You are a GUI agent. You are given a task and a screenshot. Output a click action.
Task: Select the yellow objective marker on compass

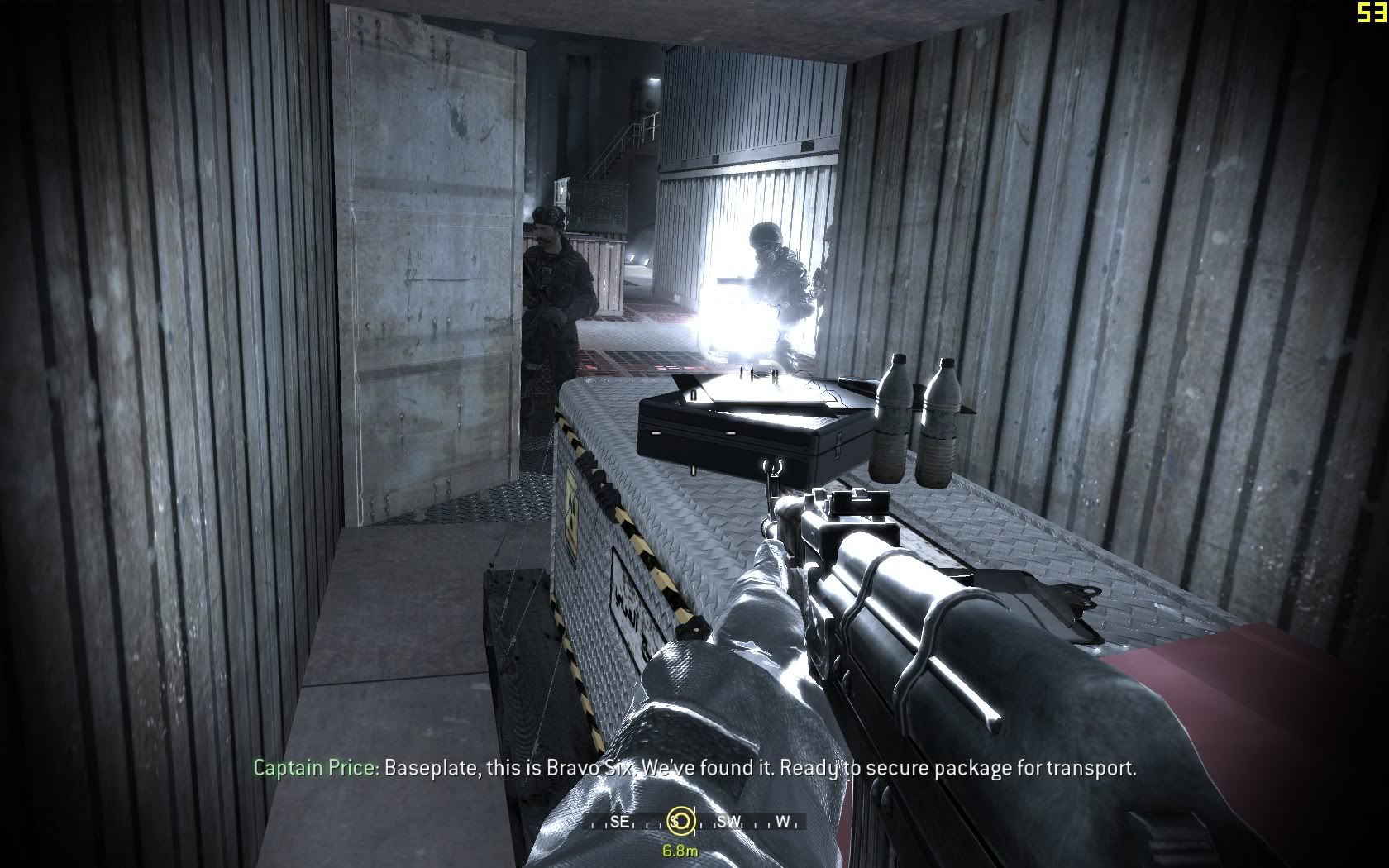coord(680,821)
